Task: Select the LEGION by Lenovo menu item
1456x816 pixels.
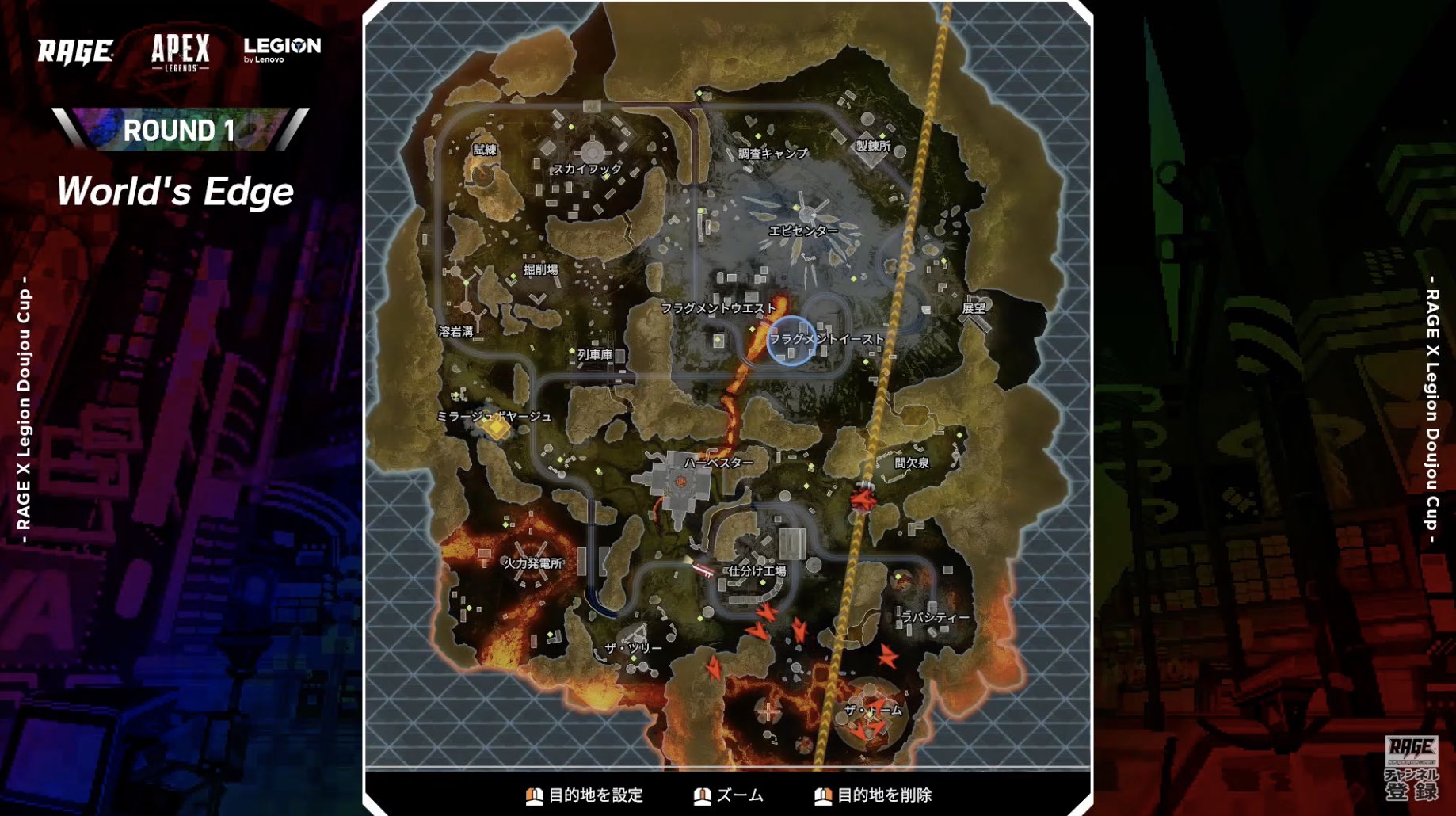Action: click(281, 49)
